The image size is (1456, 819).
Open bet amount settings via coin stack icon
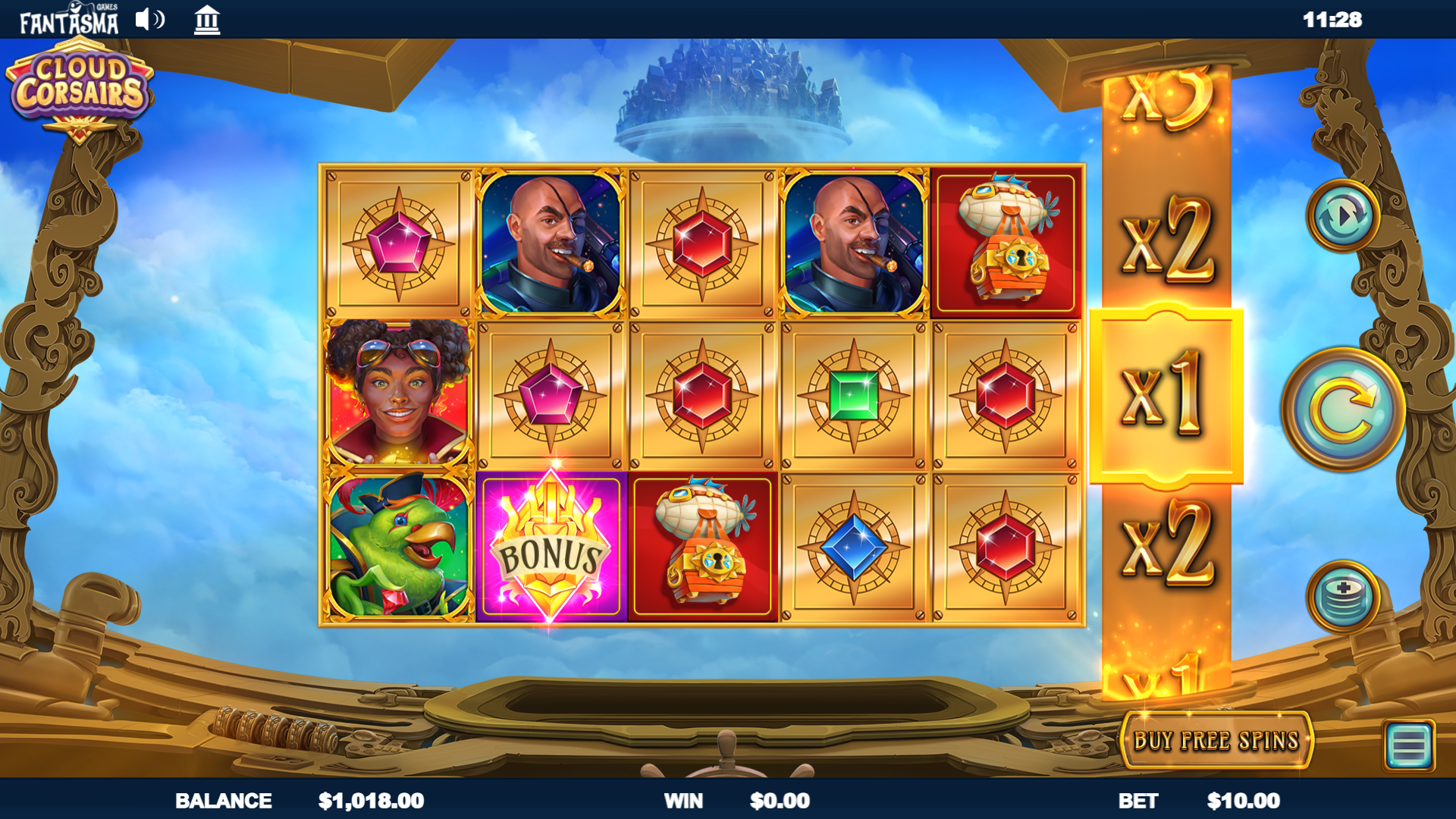pos(1343,597)
